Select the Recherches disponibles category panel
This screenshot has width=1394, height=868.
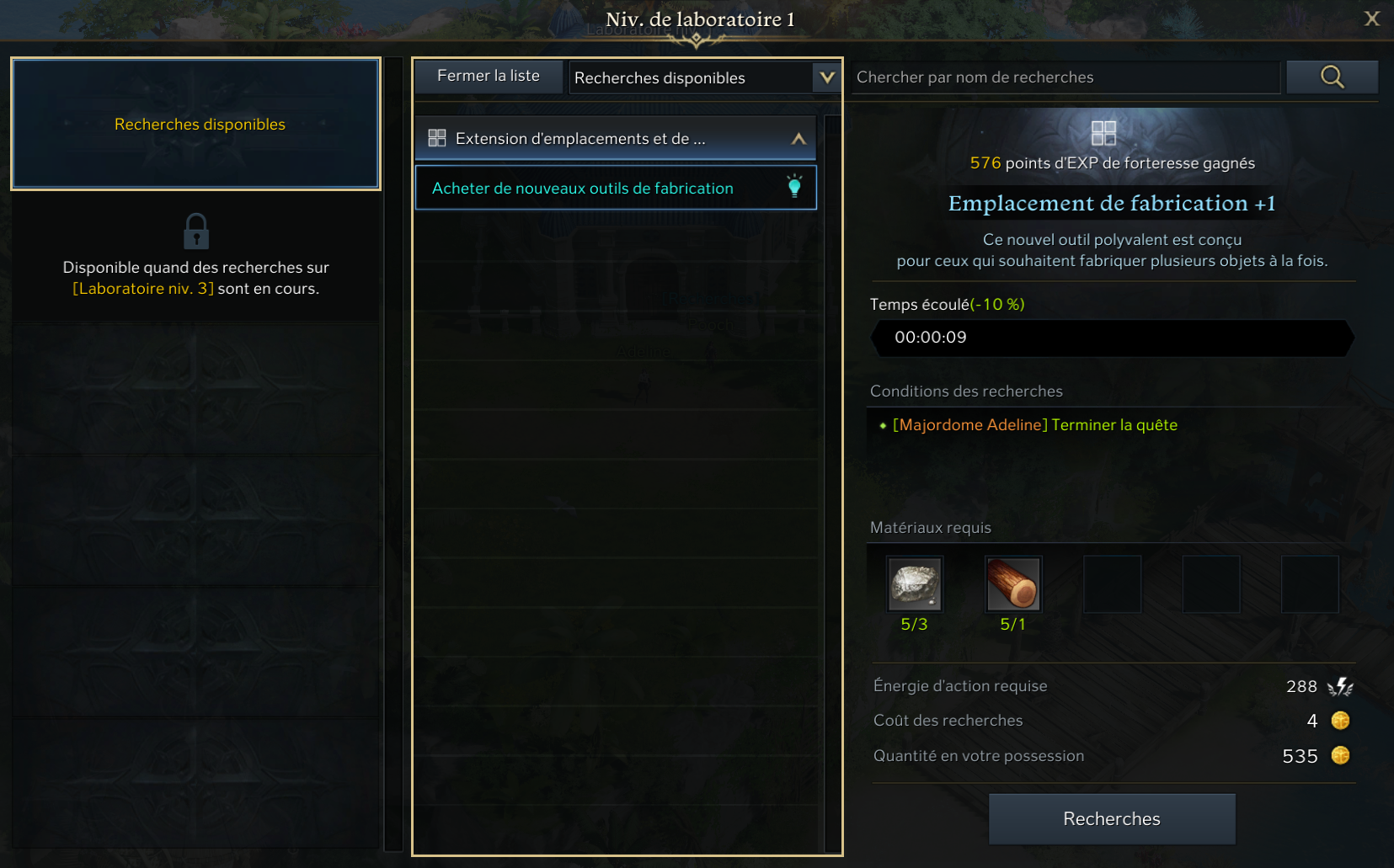click(x=195, y=124)
